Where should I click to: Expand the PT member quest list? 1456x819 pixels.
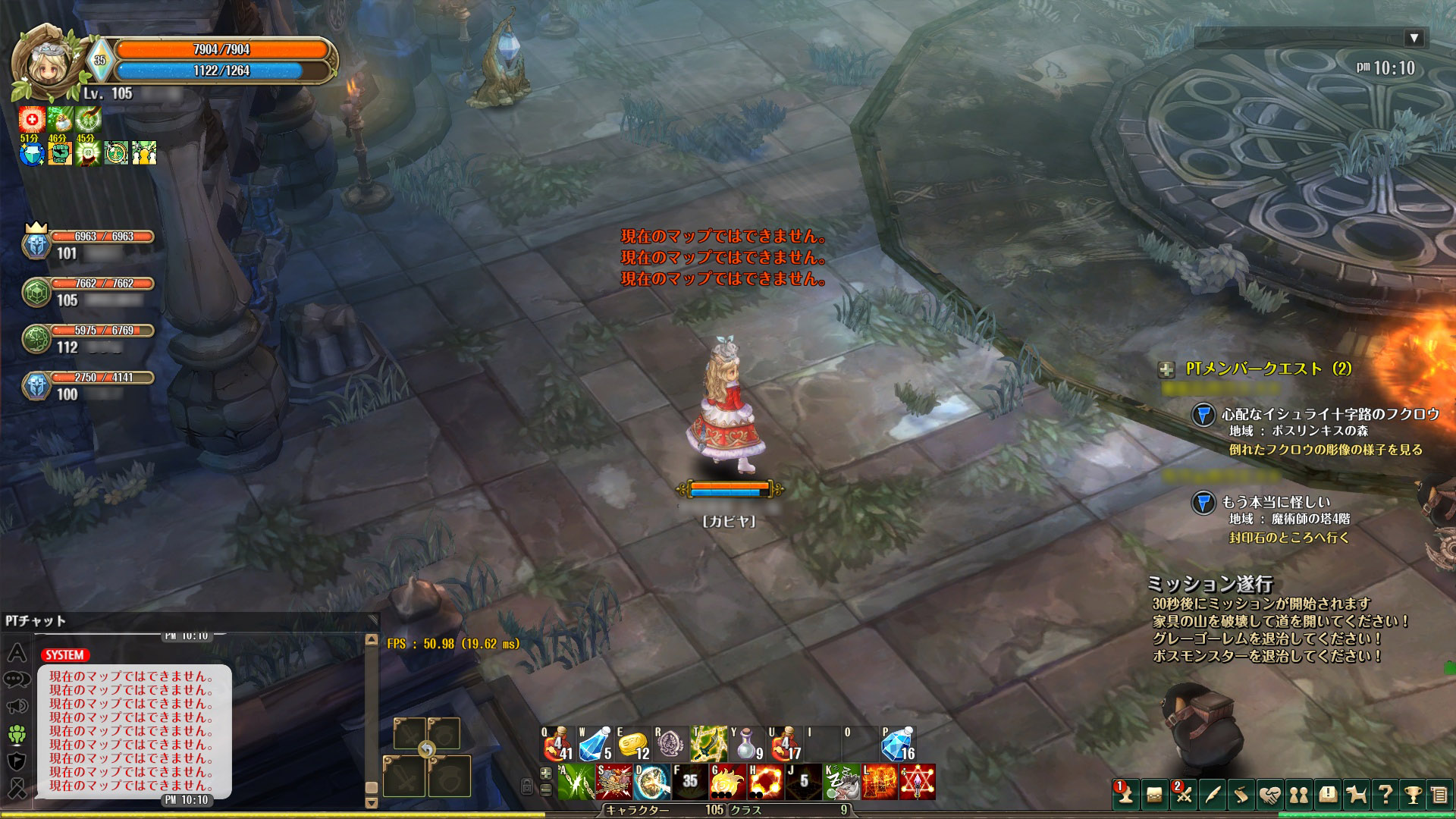coord(1166,369)
